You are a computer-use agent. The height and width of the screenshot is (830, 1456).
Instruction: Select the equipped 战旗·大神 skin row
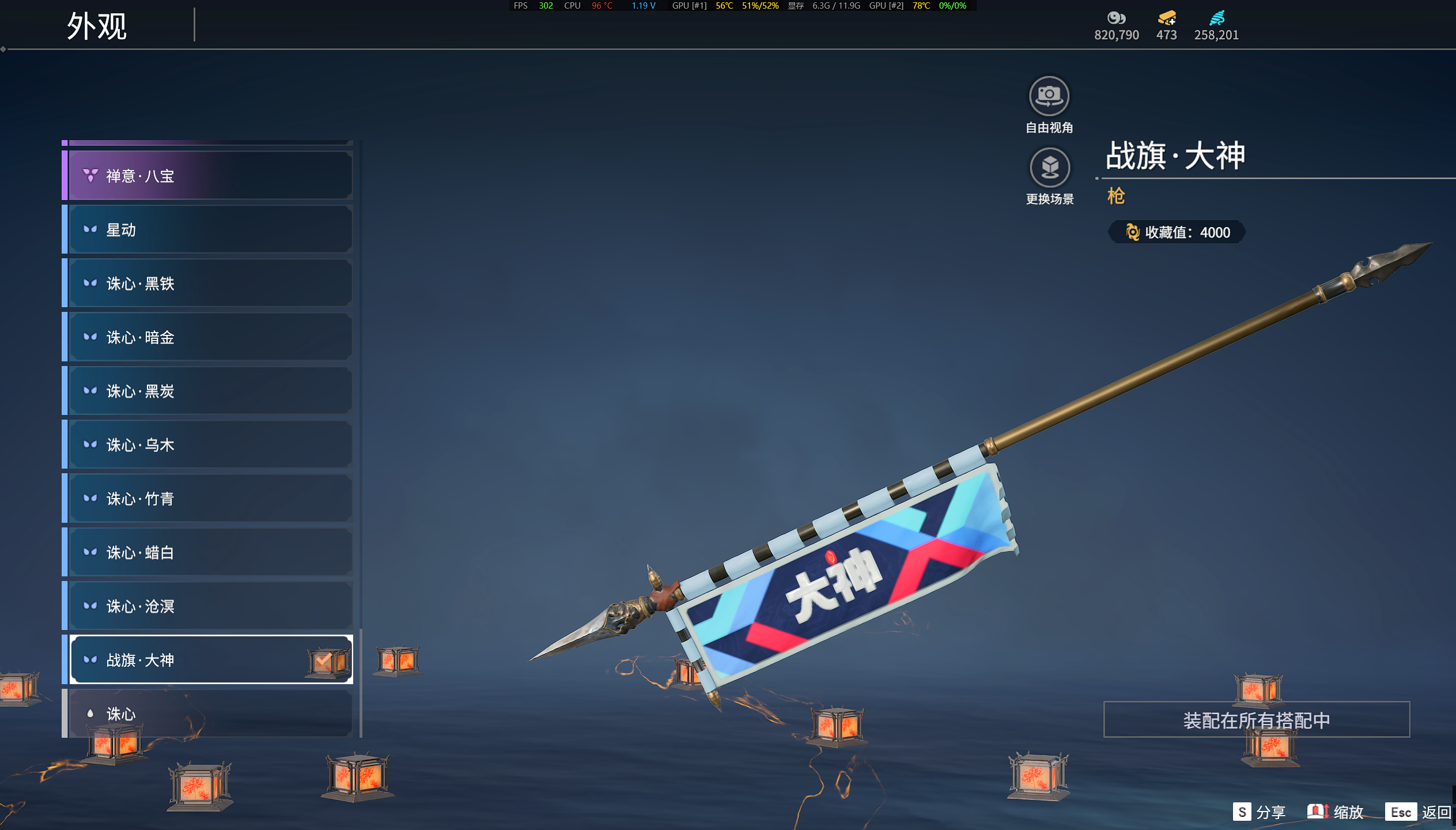click(x=210, y=660)
